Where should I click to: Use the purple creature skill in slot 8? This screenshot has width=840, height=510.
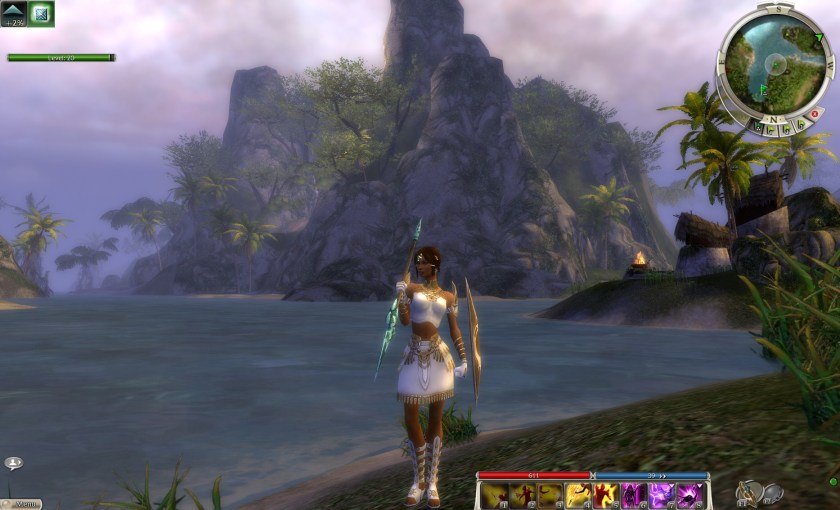pos(689,495)
